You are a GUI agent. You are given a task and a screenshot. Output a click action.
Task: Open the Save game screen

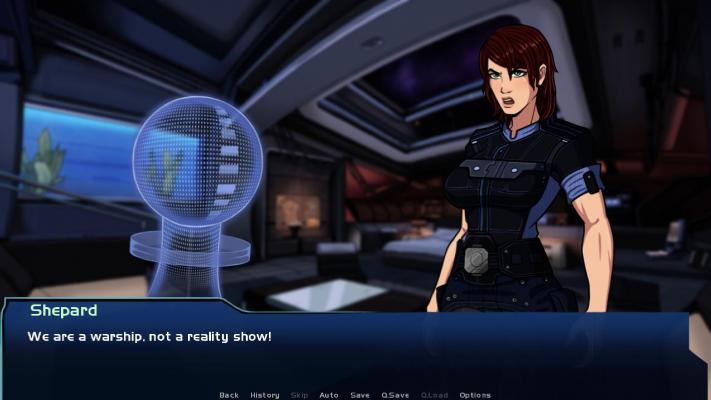pyautogui.click(x=360, y=395)
